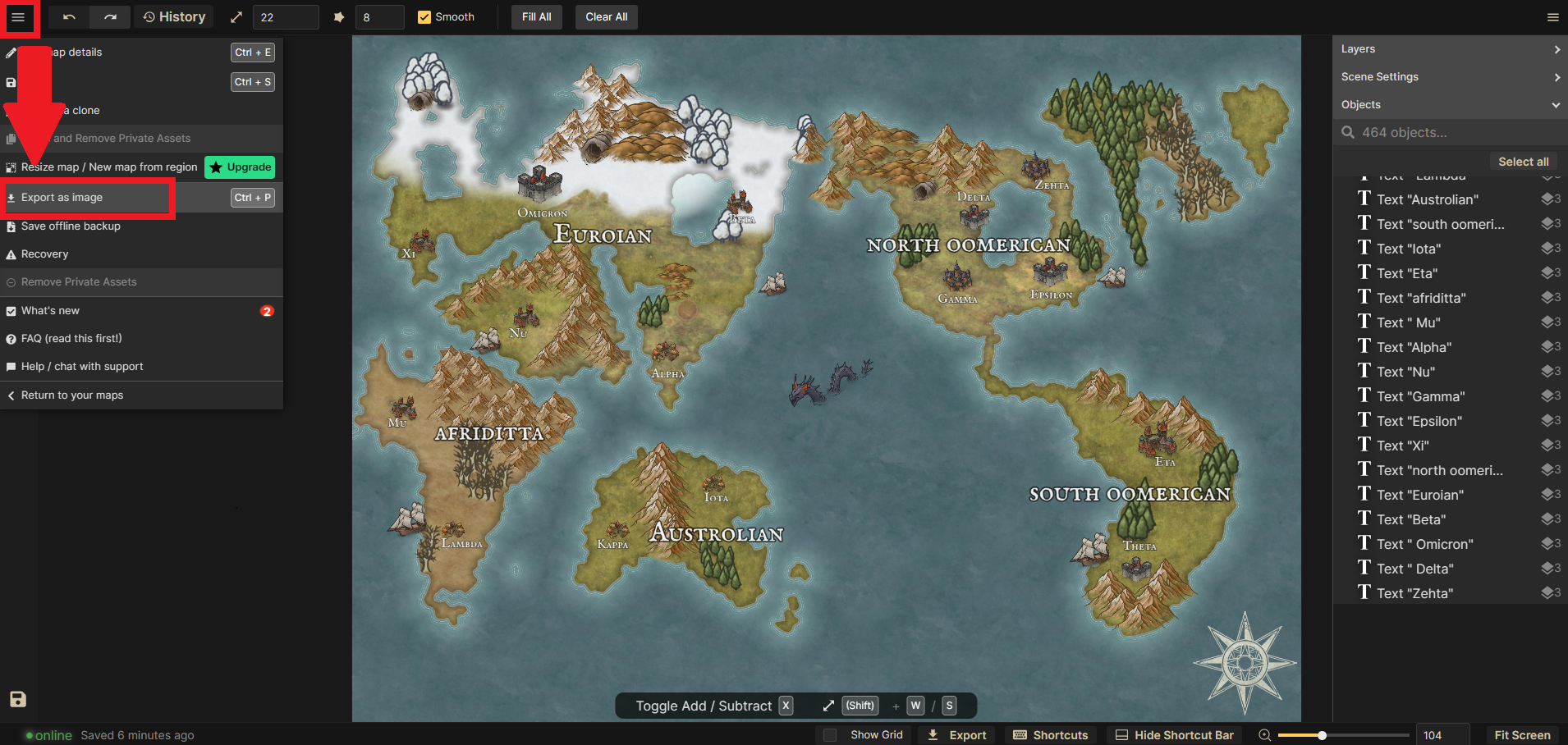Click the undo arrow in the top toolbar
This screenshot has width=1568, height=745.
[x=69, y=16]
